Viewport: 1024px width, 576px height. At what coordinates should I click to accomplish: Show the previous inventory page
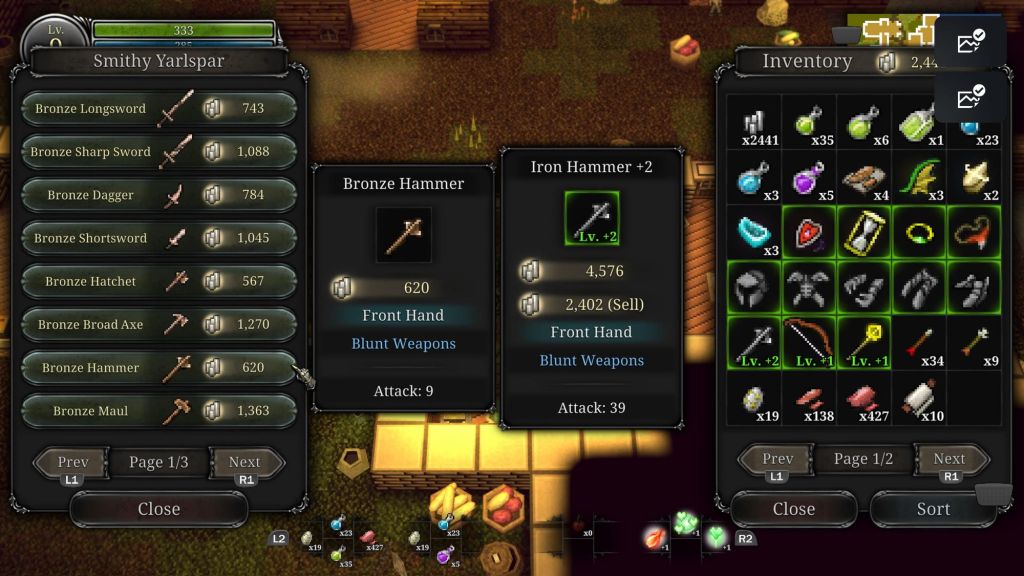777,459
